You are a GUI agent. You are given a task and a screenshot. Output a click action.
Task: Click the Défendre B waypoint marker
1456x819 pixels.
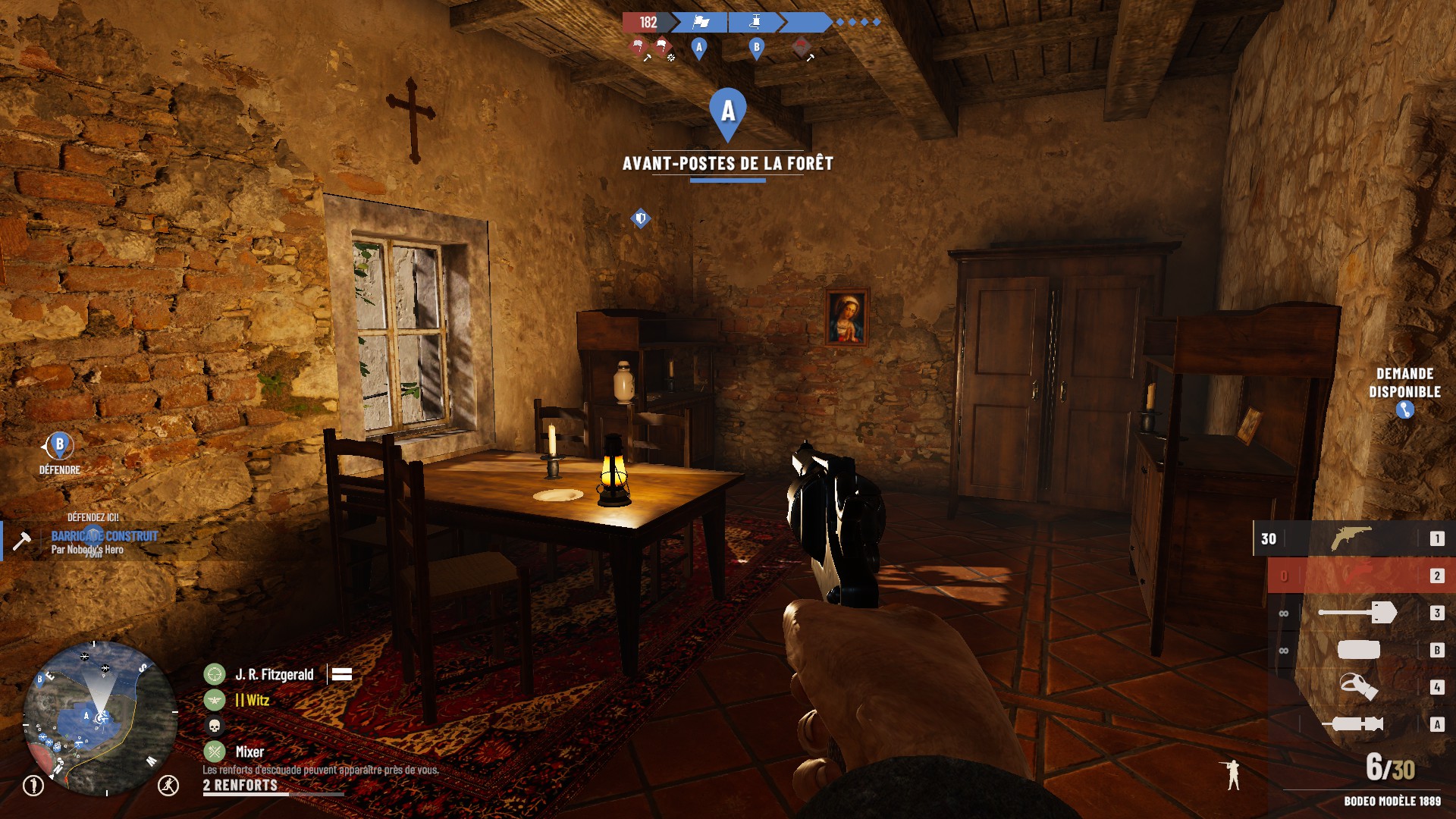tap(60, 446)
